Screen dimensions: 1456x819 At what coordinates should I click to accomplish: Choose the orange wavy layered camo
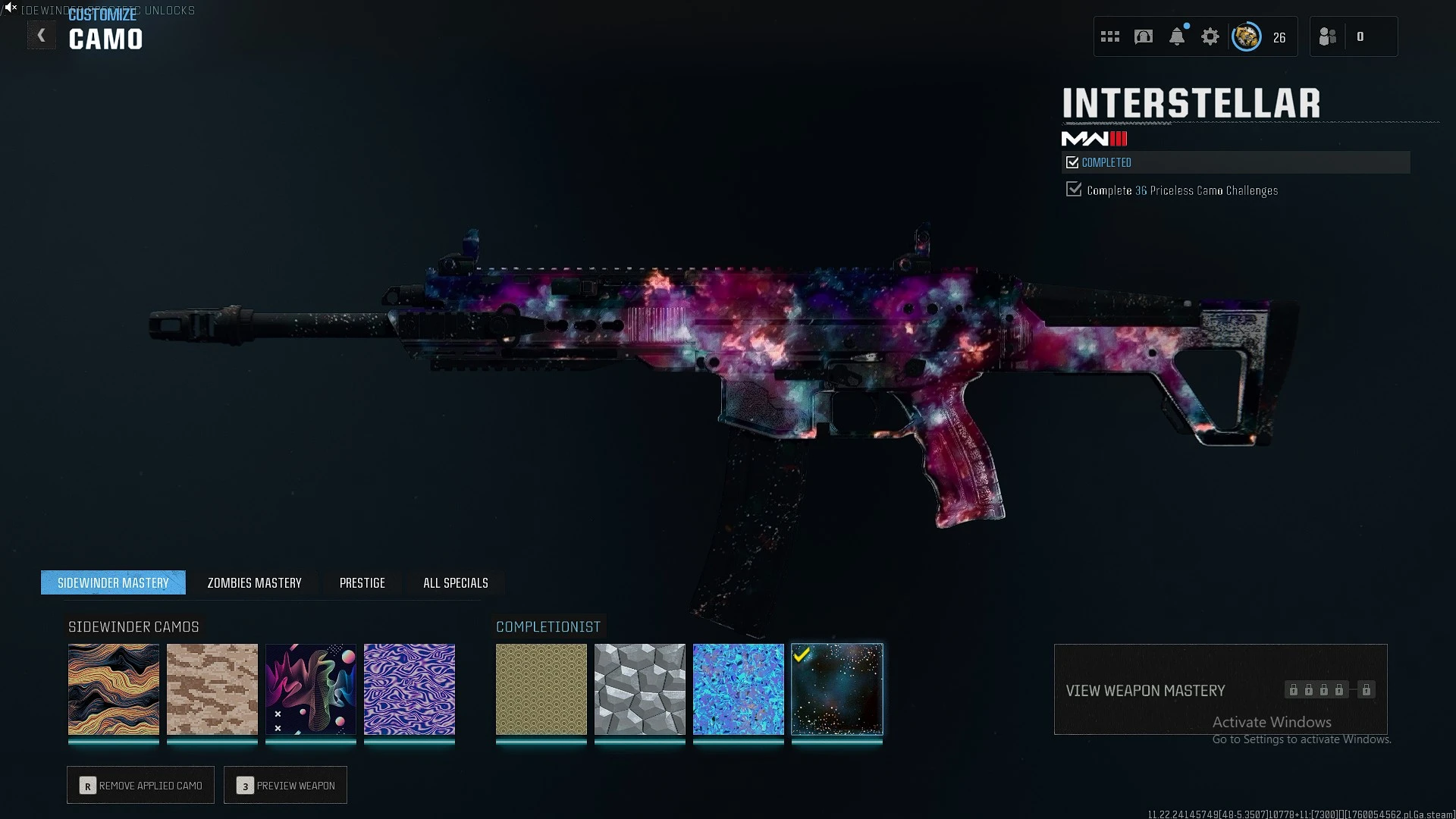[114, 689]
